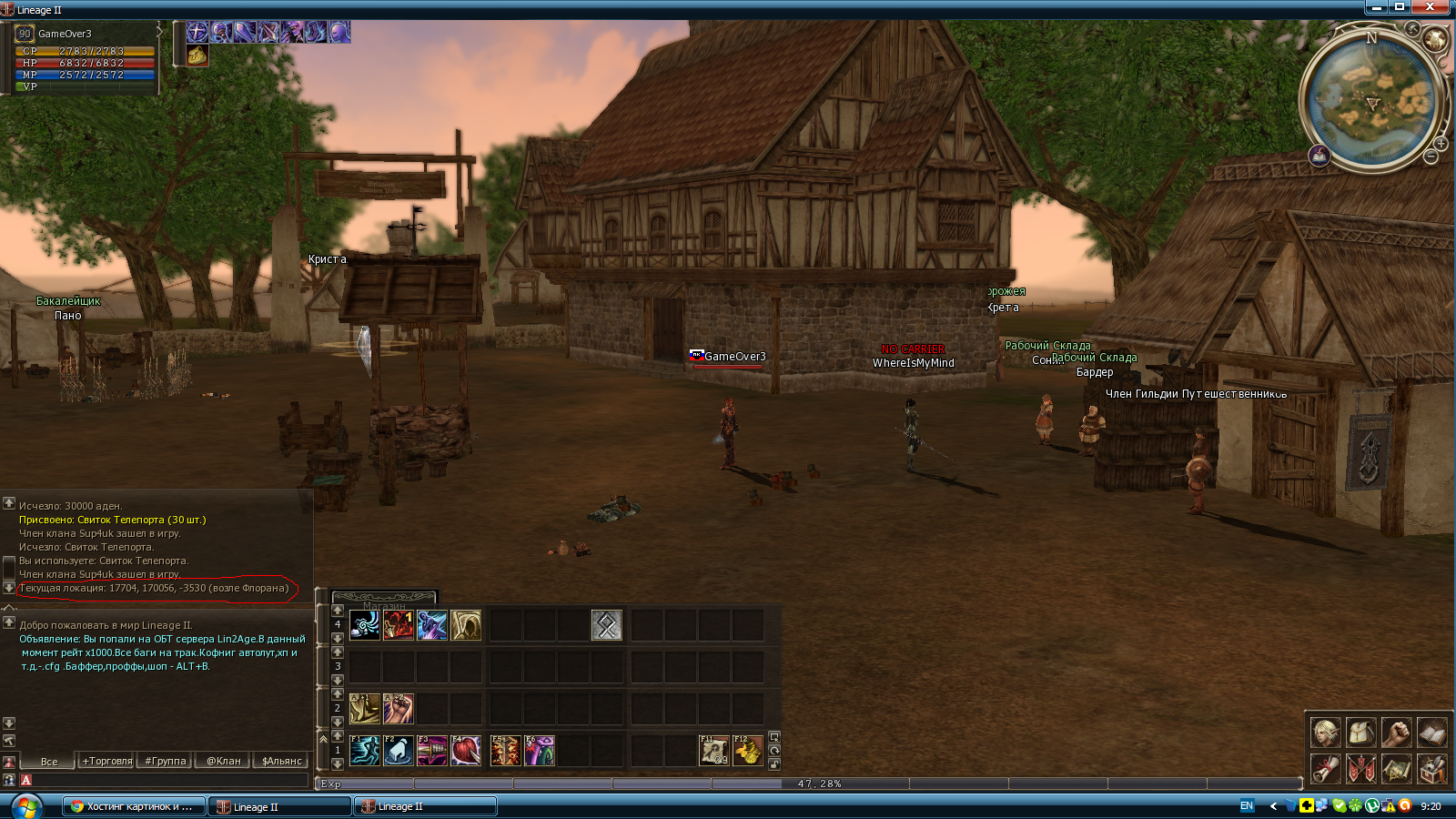1456x819 pixels.
Task: Show the $Альянс chat tab
Action: (281, 761)
